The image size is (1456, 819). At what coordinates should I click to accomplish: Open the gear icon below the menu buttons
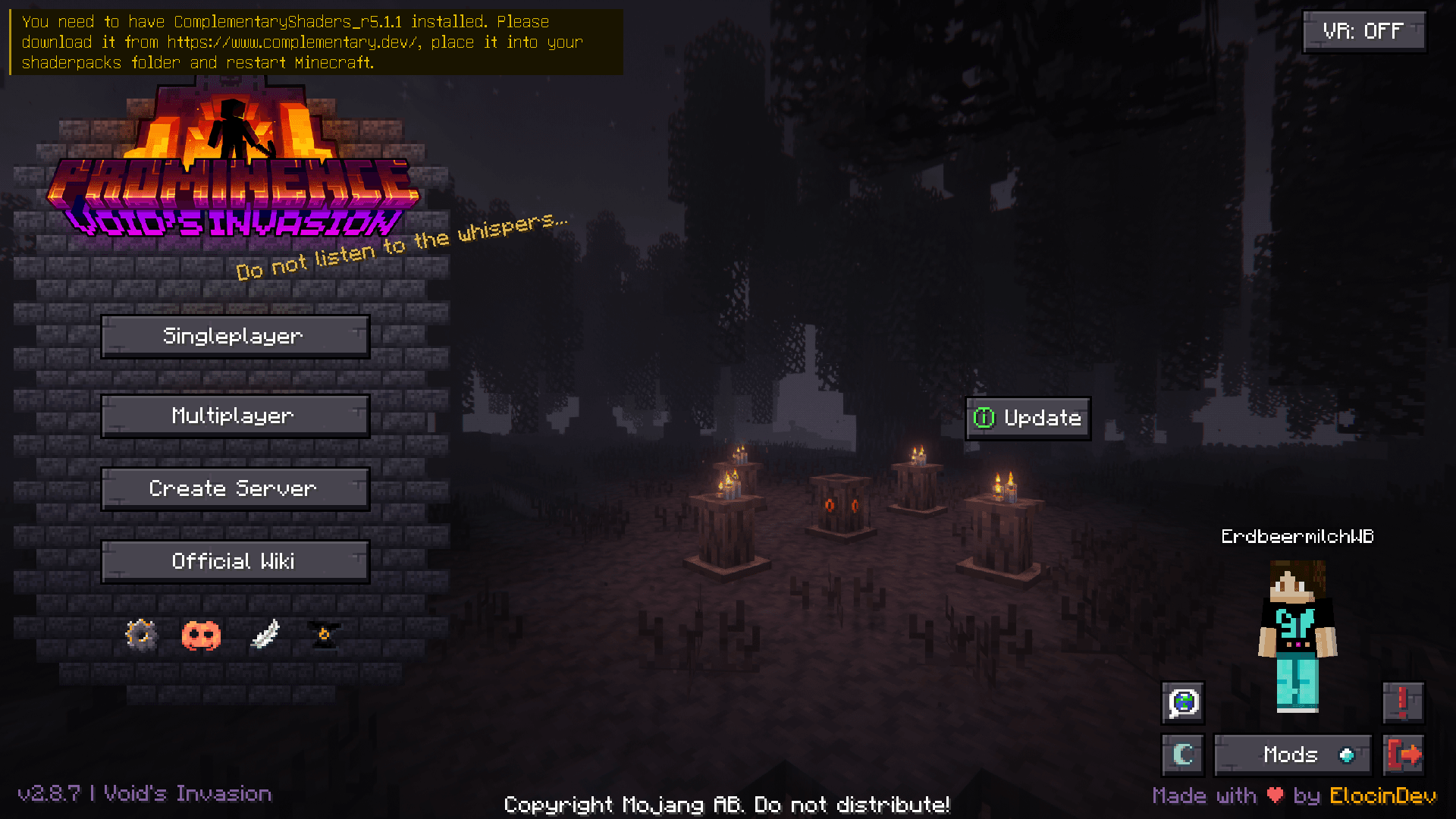(x=141, y=635)
